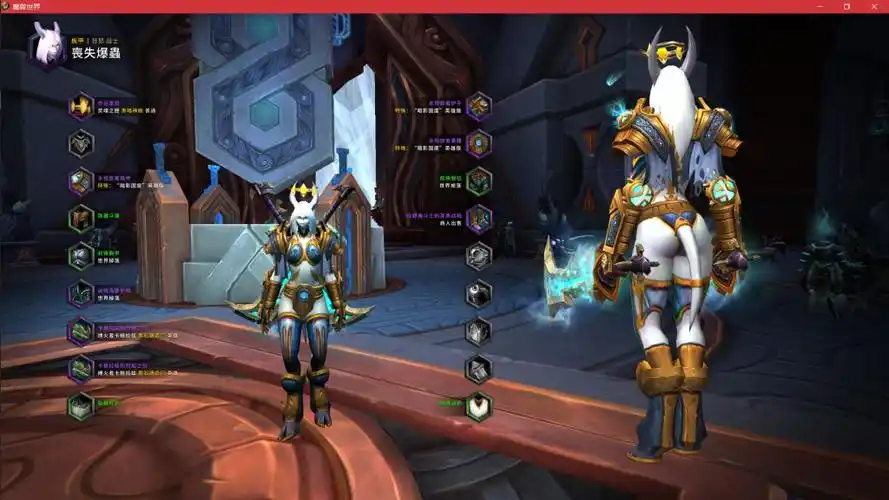Viewport: 889px width, 500px height.
Task: Click the draenei character portrait
Action: click(x=46, y=45)
